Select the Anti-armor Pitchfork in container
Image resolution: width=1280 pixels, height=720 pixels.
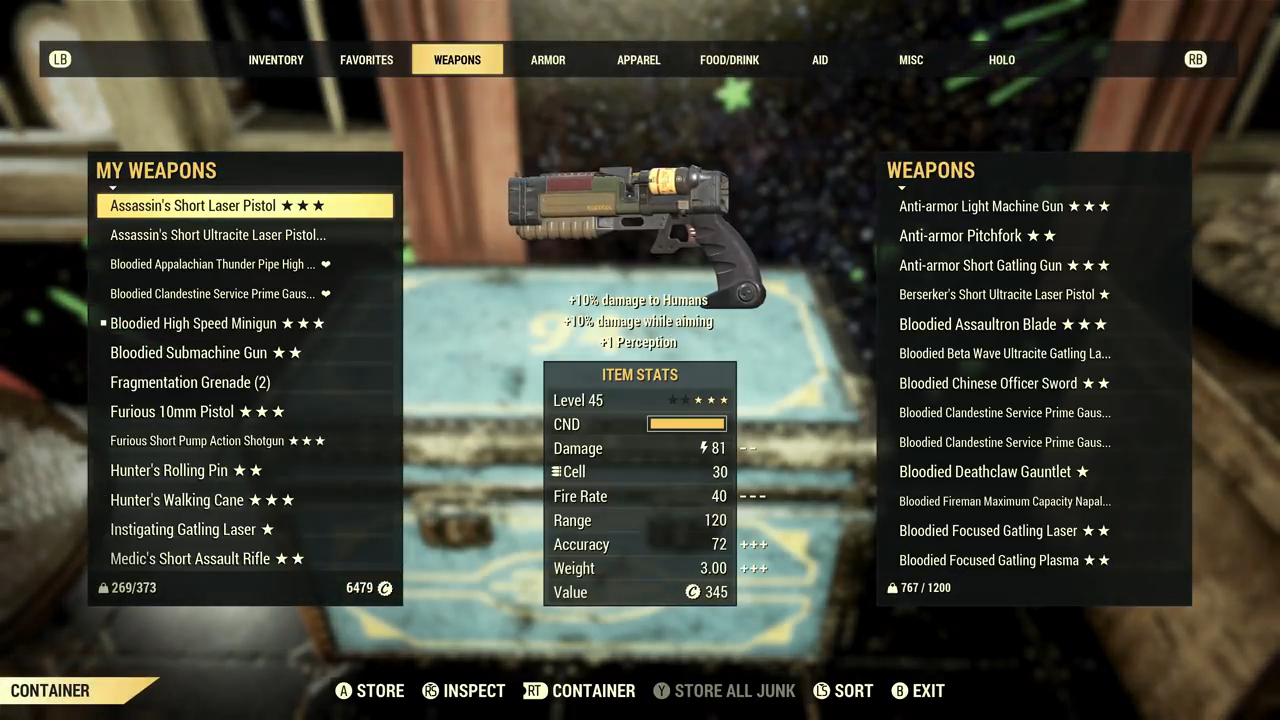pyautogui.click(x=977, y=236)
